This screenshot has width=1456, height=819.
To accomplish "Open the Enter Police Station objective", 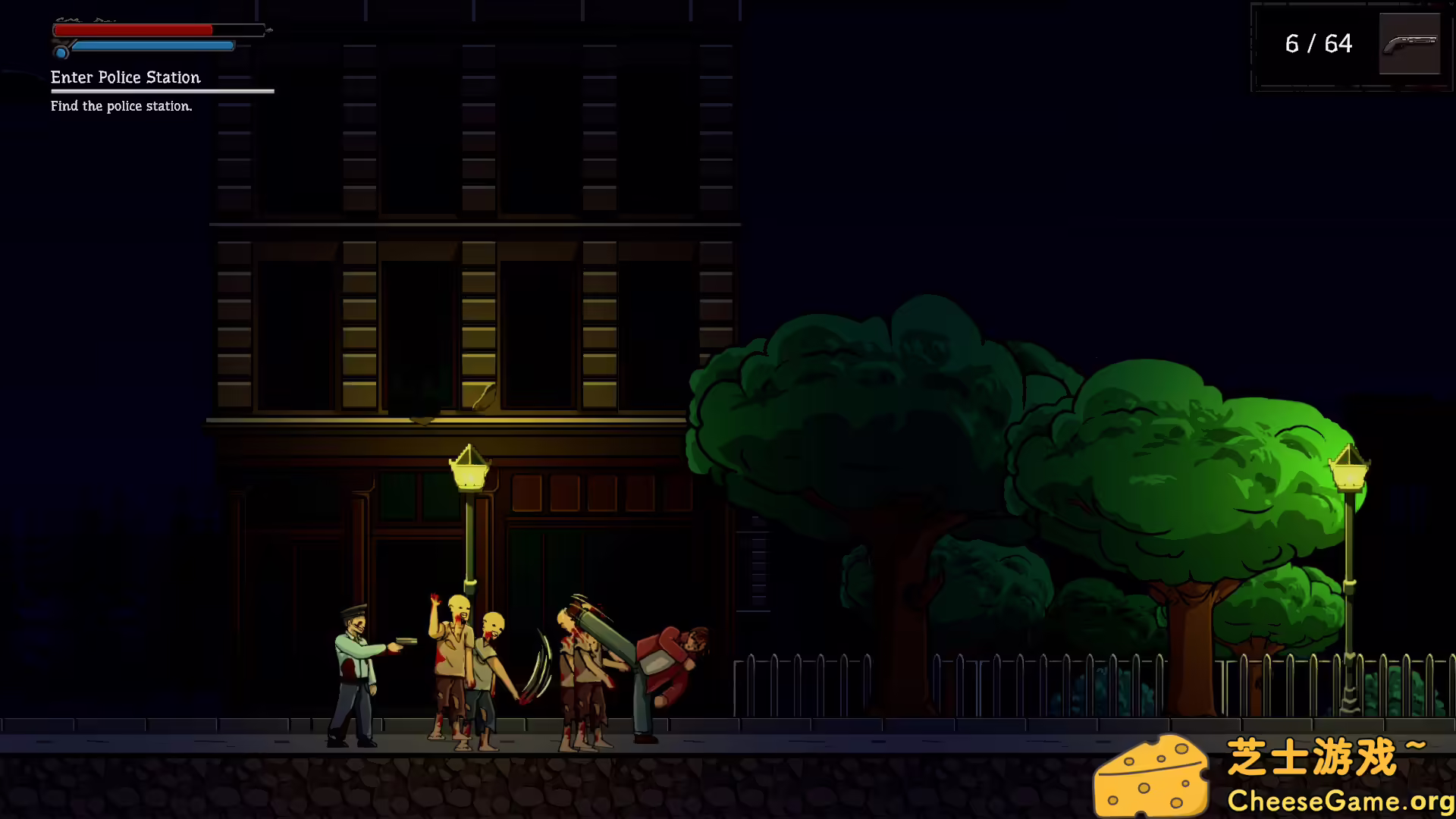I will (x=126, y=77).
